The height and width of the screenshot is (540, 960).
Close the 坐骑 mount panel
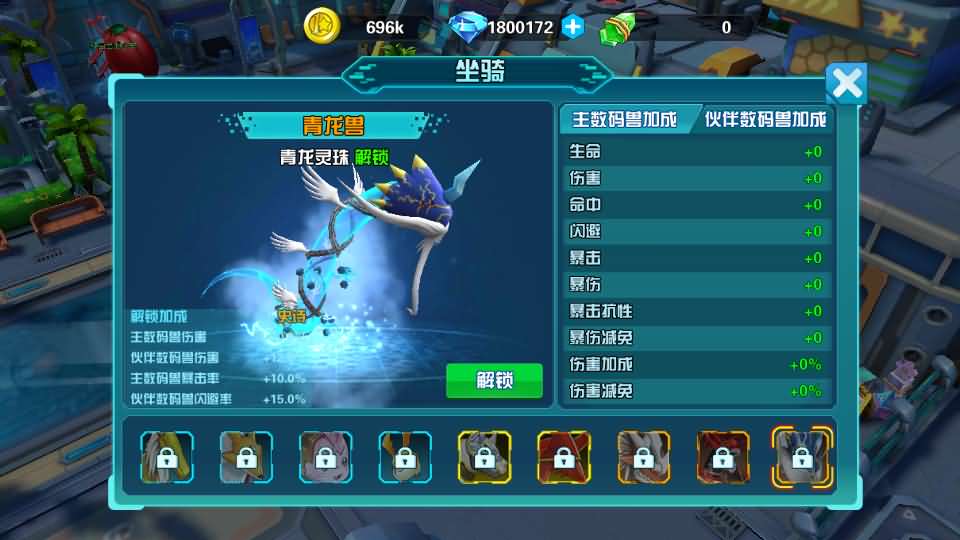(846, 84)
